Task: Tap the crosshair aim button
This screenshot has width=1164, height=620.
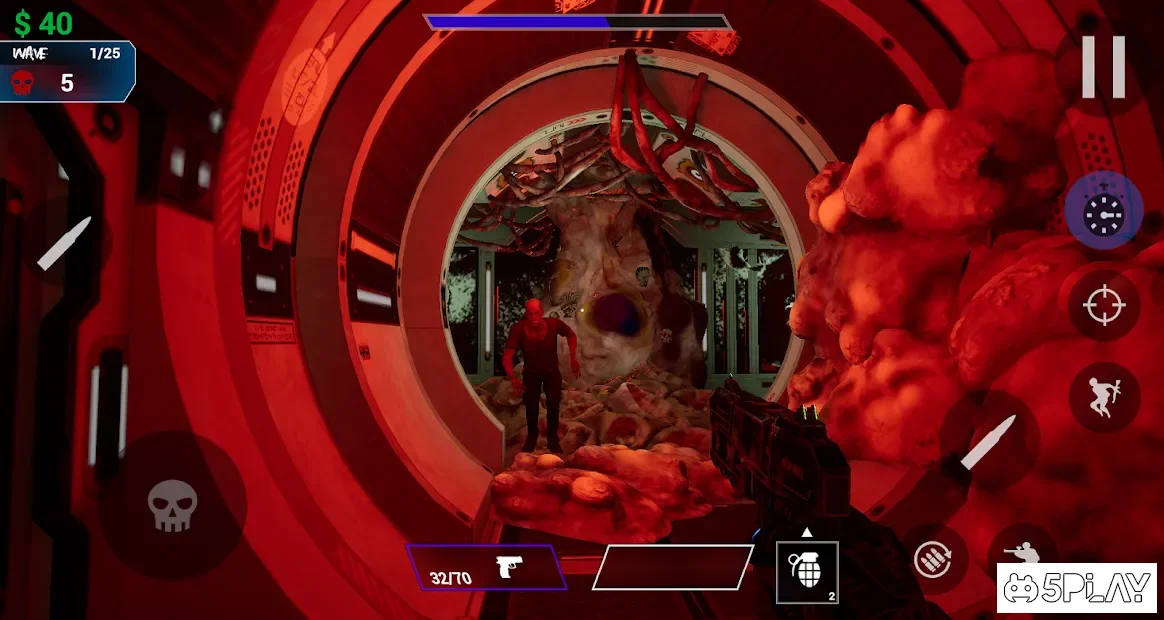Action: (1103, 304)
